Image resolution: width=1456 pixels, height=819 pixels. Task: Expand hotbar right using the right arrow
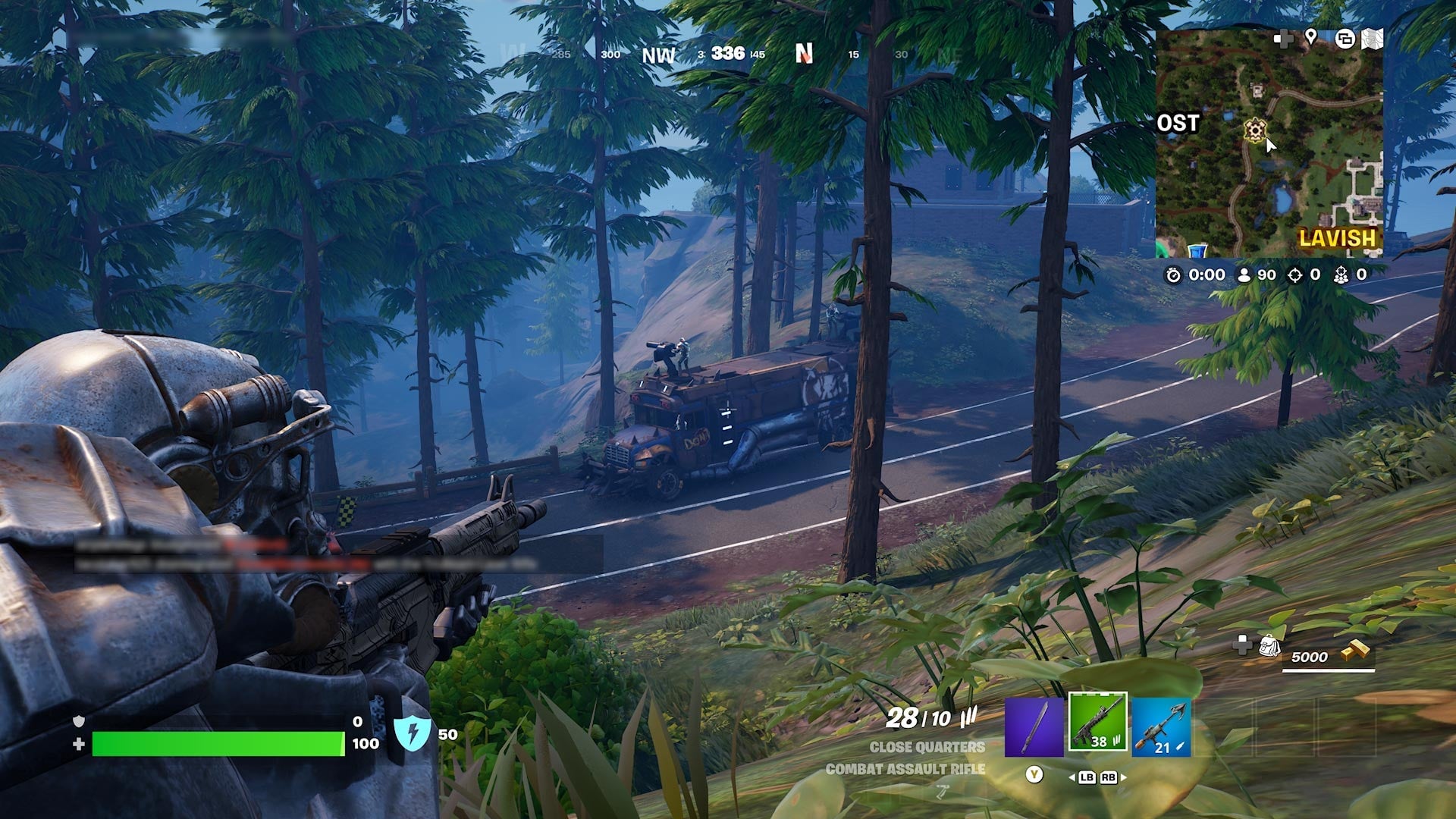[x=1124, y=778]
